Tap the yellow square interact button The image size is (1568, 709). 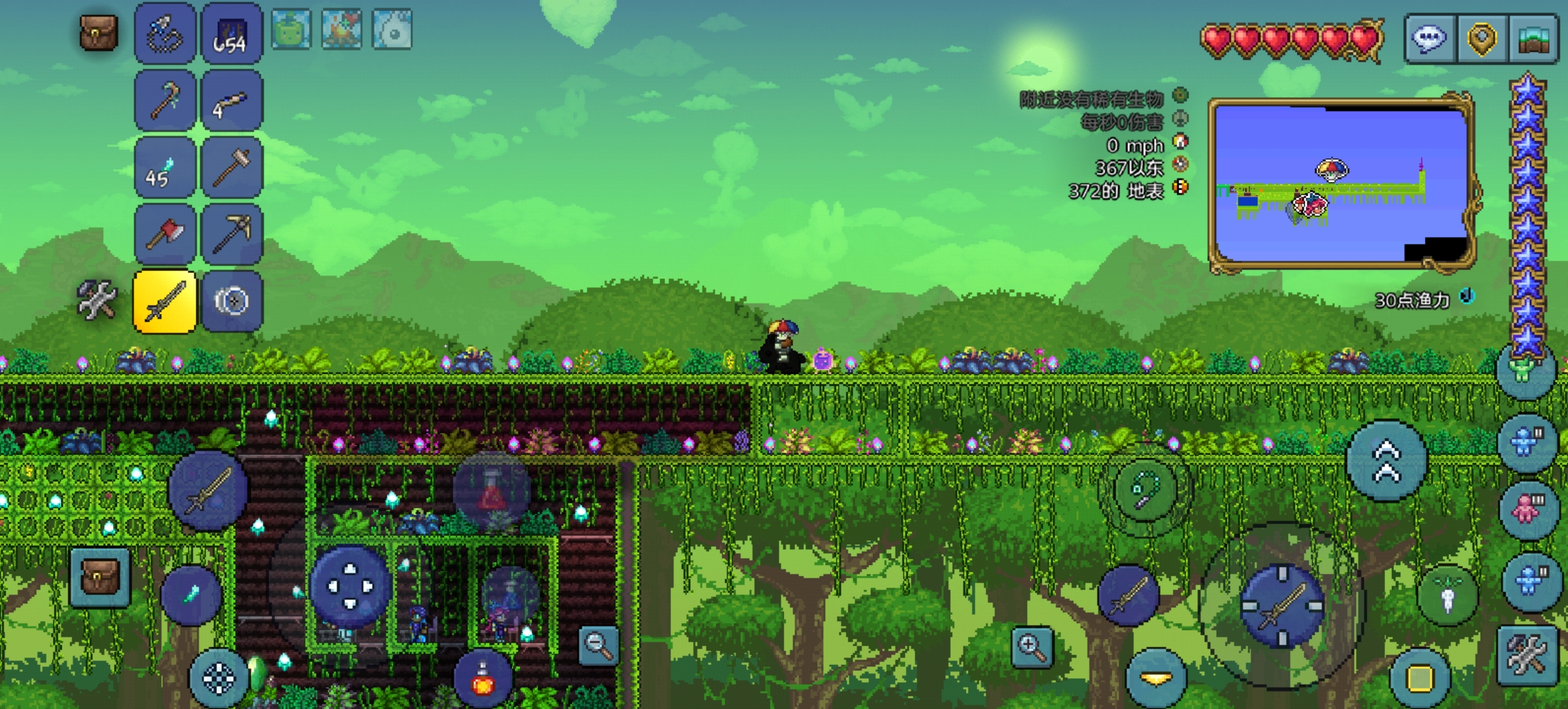tap(1420, 679)
